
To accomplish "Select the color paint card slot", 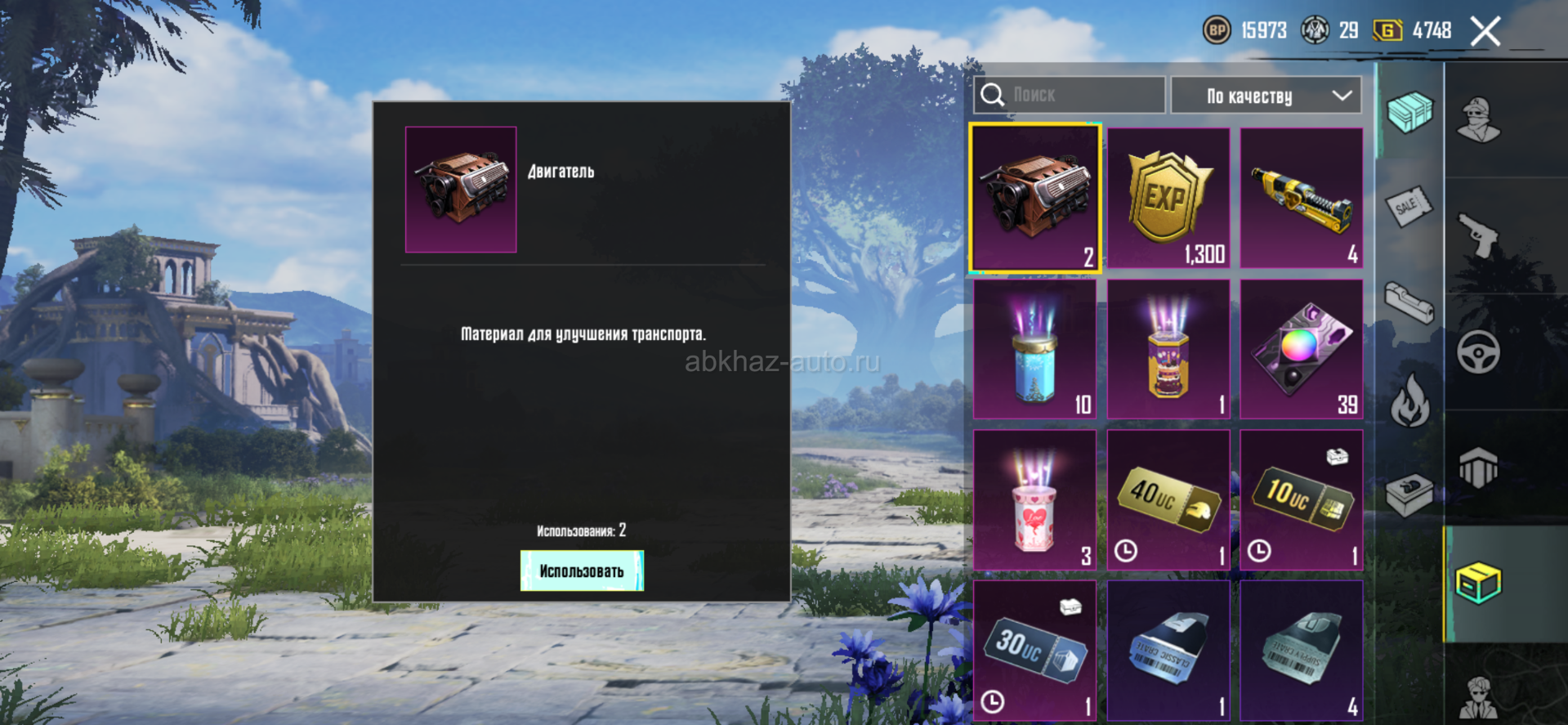I will coord(1302,349).
